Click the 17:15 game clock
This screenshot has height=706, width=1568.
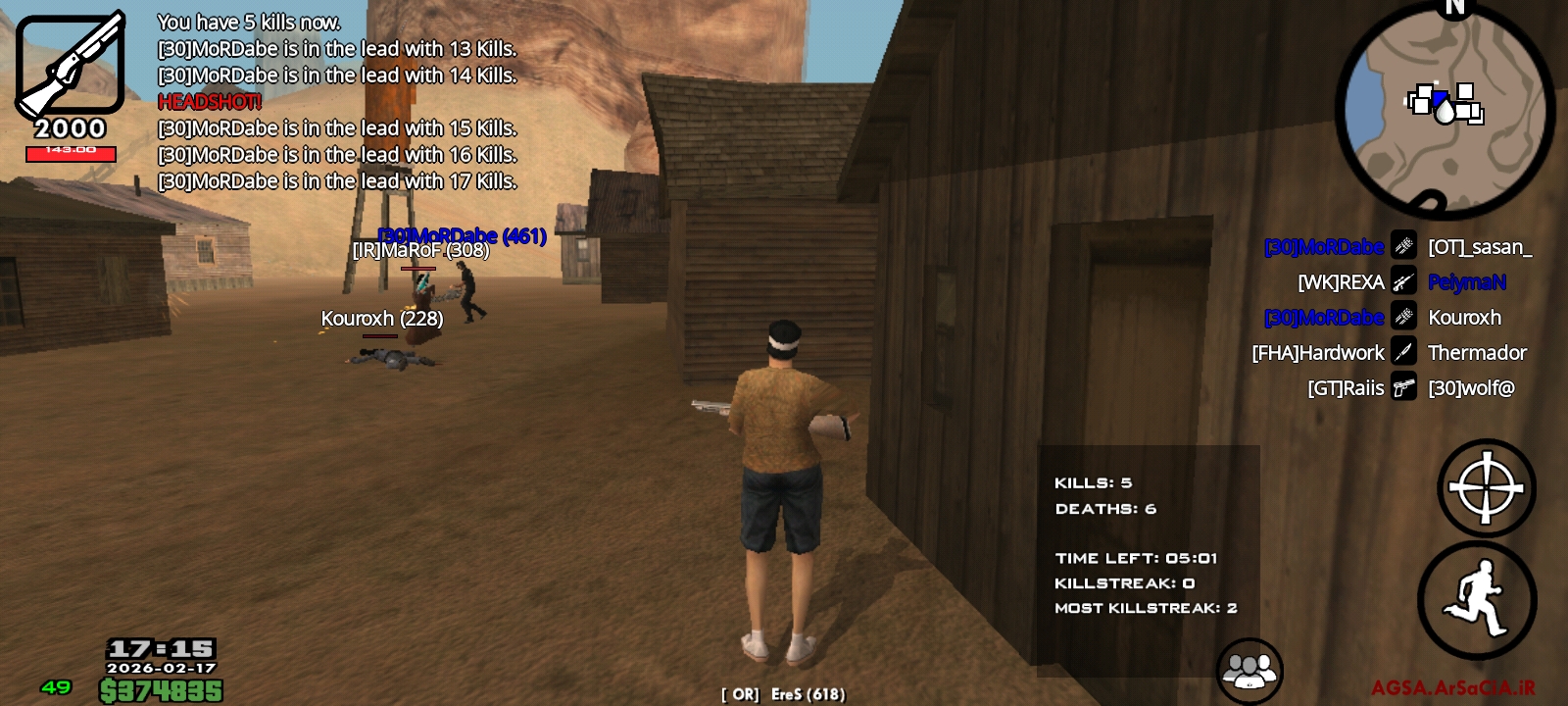click(x=160, y=648)
